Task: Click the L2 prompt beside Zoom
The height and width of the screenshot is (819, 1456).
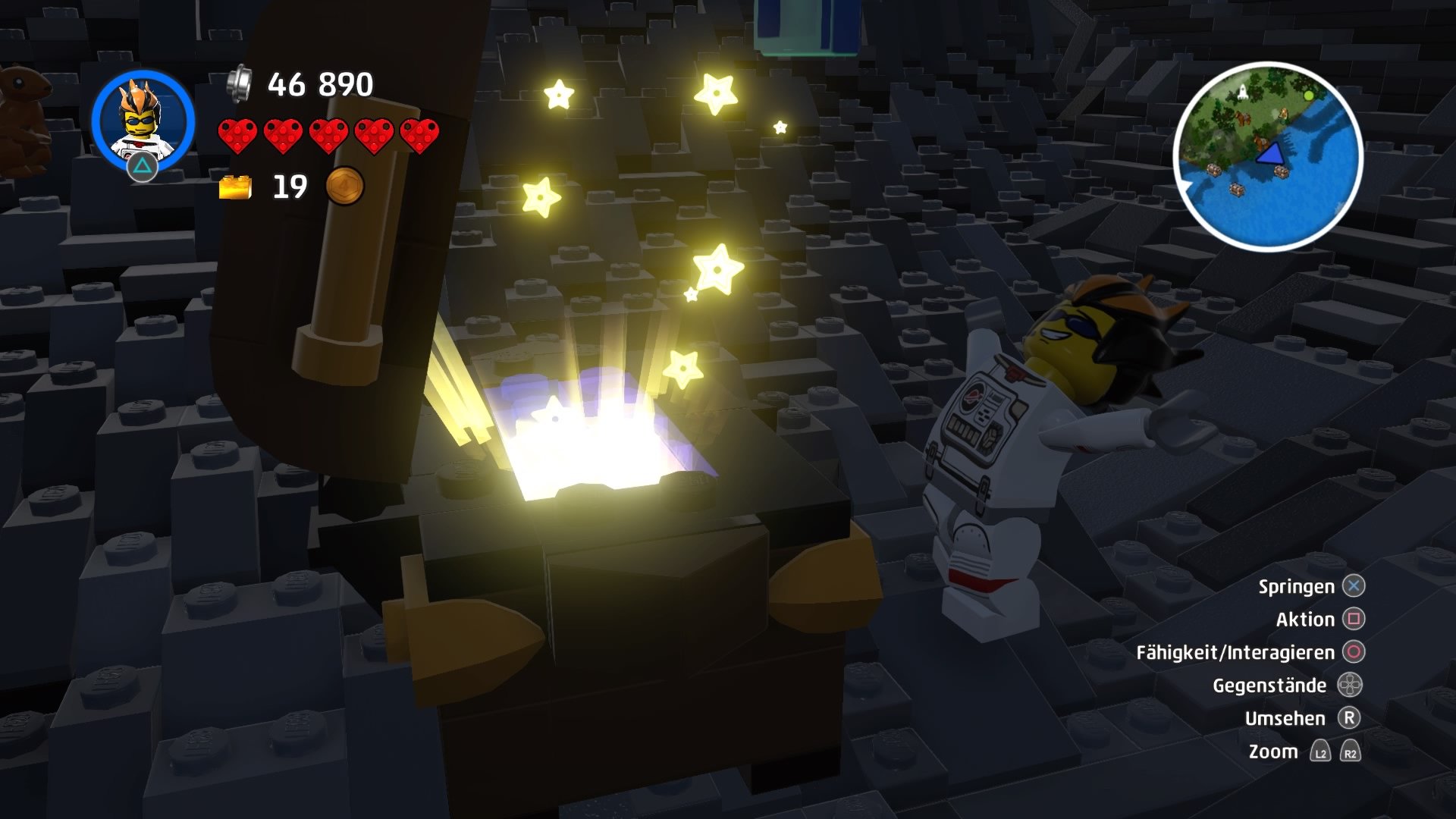Action: (1319, 752)
